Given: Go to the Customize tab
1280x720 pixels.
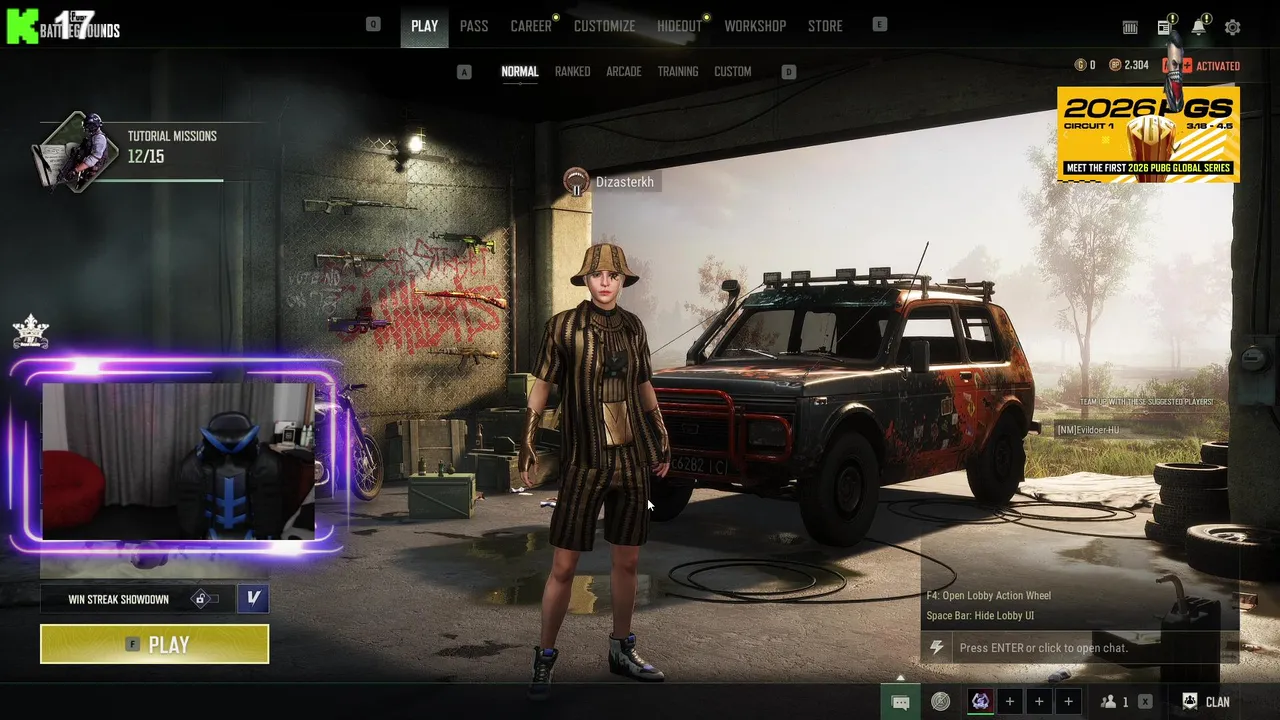Looking at the screenshot, I should coord(604,26).
